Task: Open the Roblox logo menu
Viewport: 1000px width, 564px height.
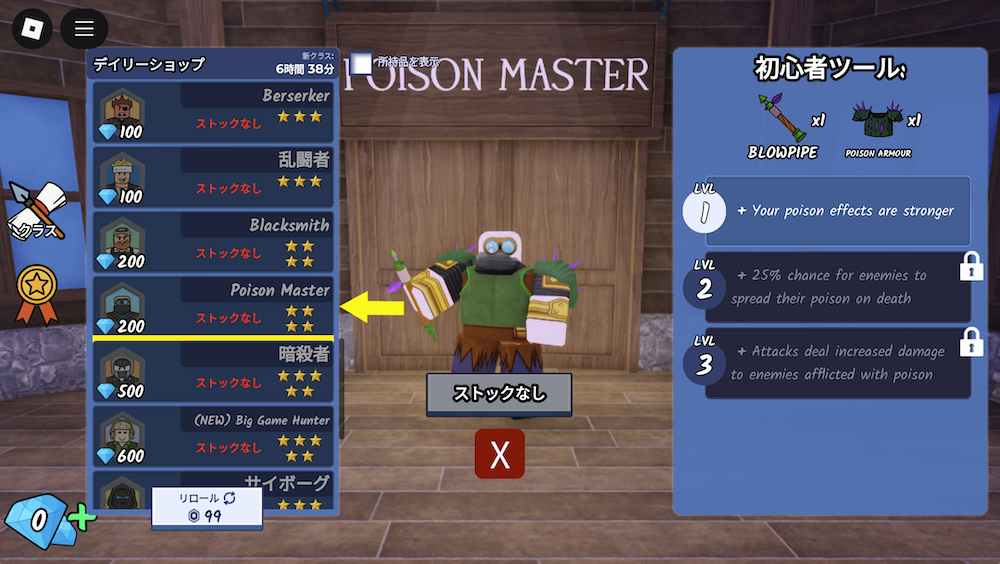Action: [x=32, y=29]
